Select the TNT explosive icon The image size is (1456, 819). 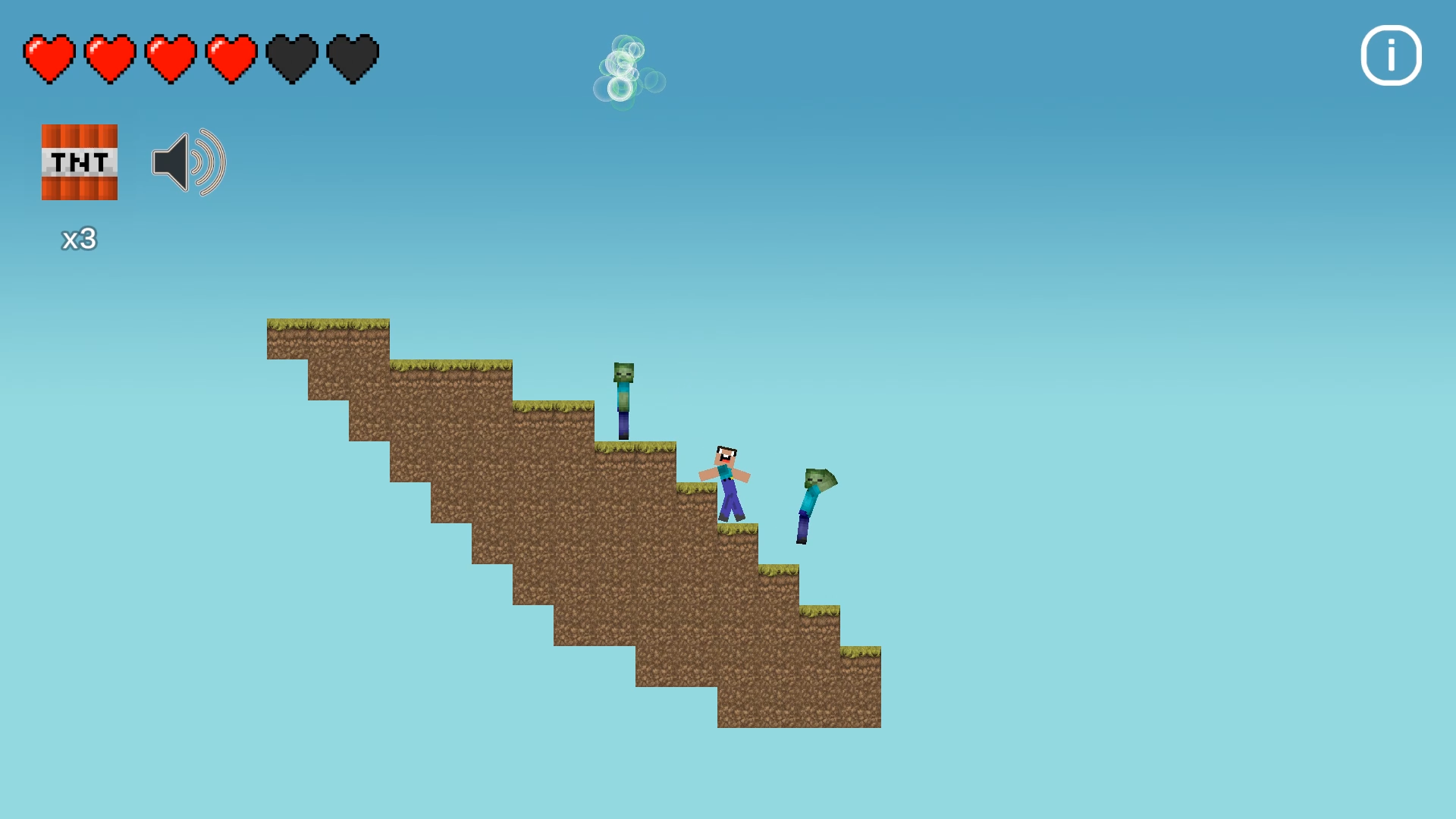[x=79, y=162]
